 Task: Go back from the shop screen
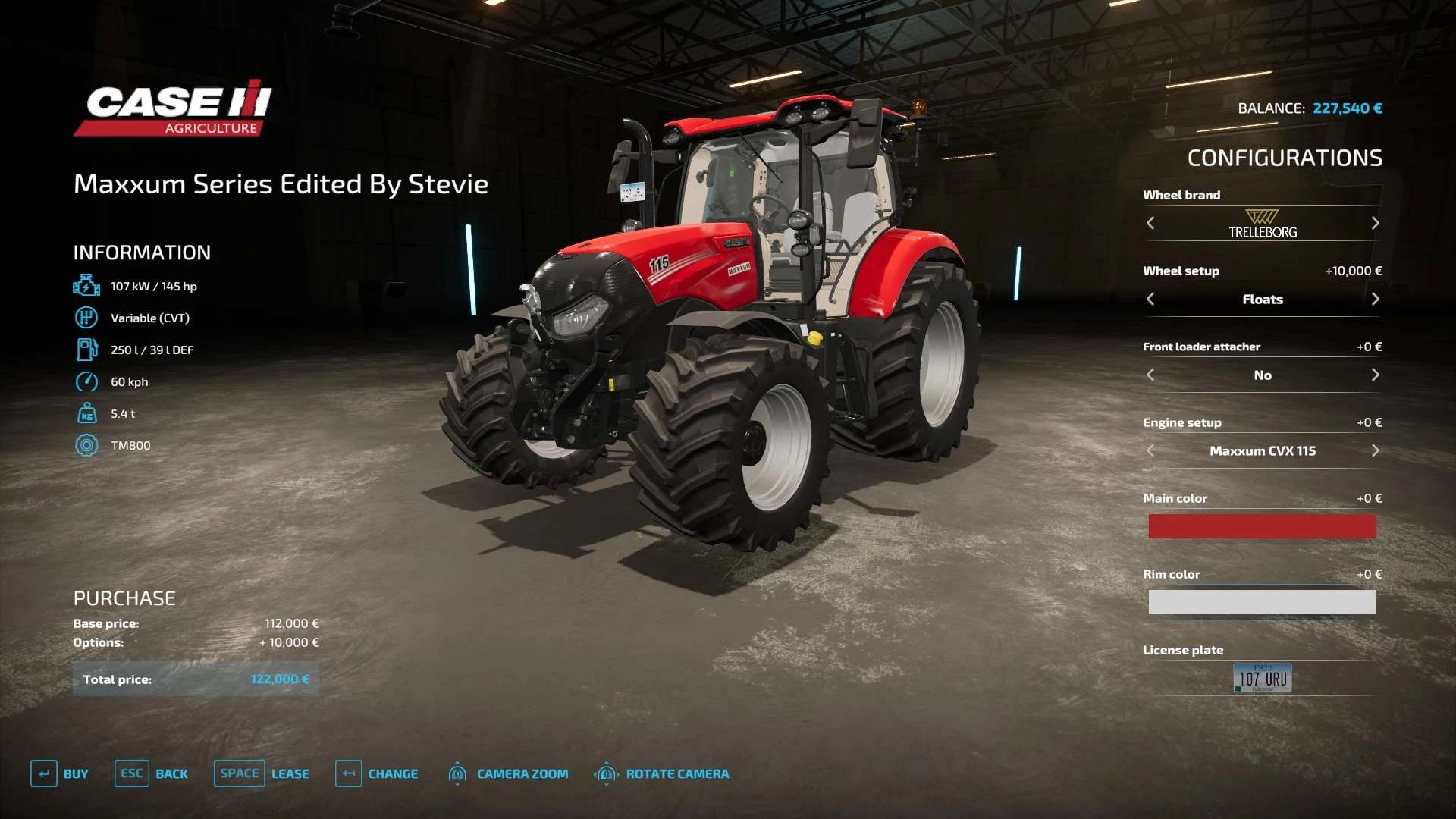(152, 773)
